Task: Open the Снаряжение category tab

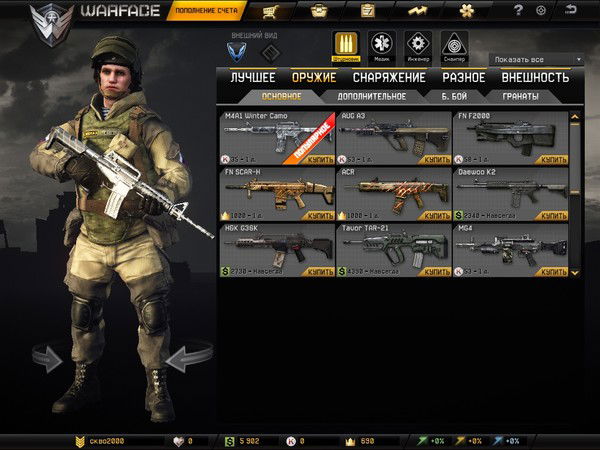Action: coord(381,77)
